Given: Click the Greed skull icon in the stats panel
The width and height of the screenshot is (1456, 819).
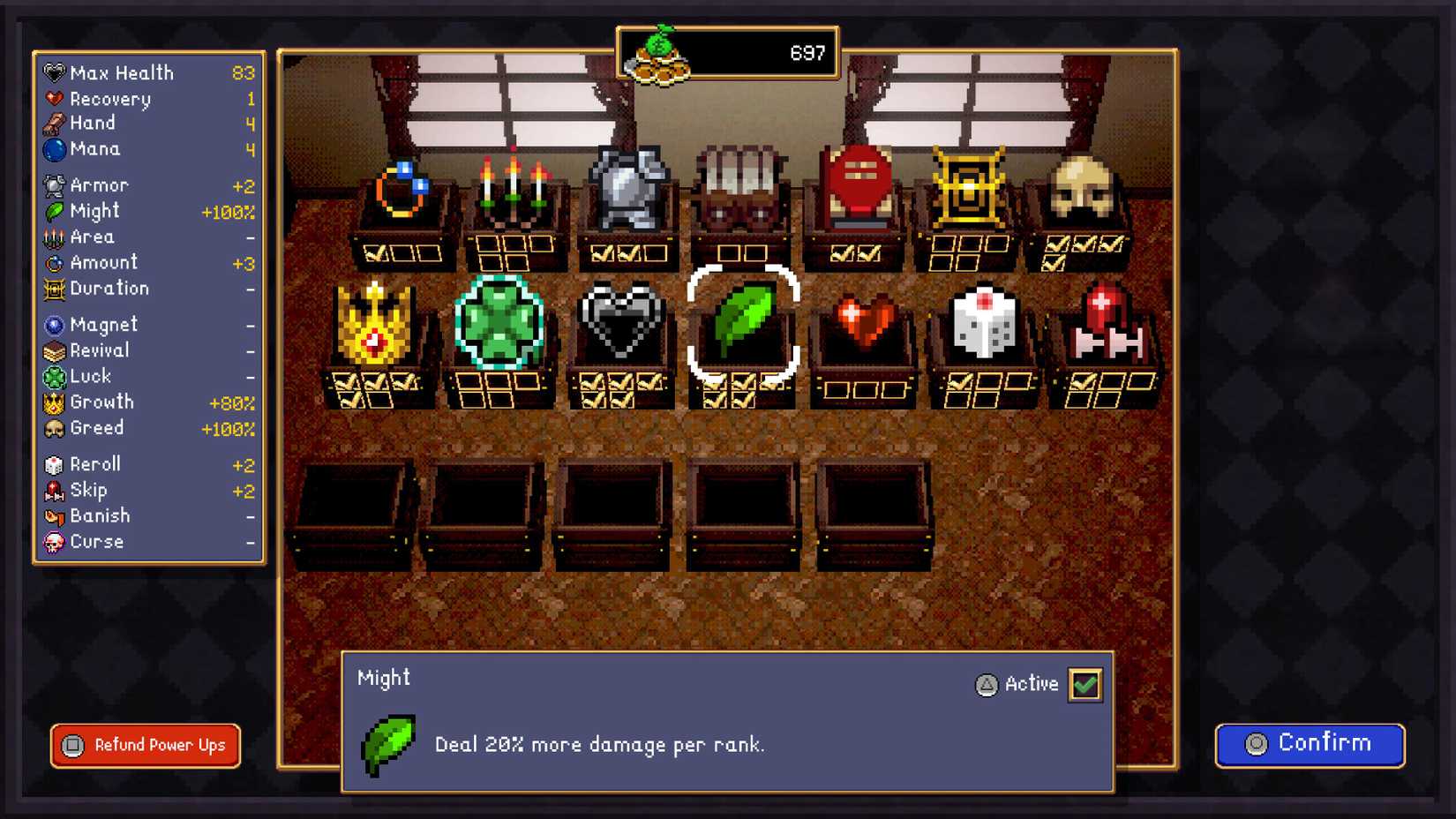Looking at the screenshot, I should pyautogui.click(x=55, y=429).
